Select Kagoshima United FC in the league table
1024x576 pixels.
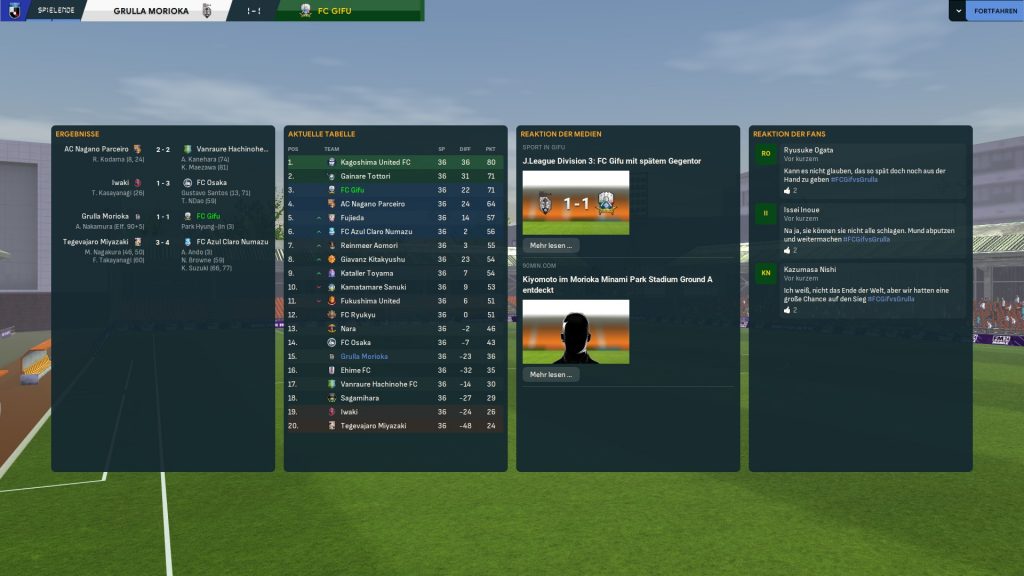tap(375, 162)
